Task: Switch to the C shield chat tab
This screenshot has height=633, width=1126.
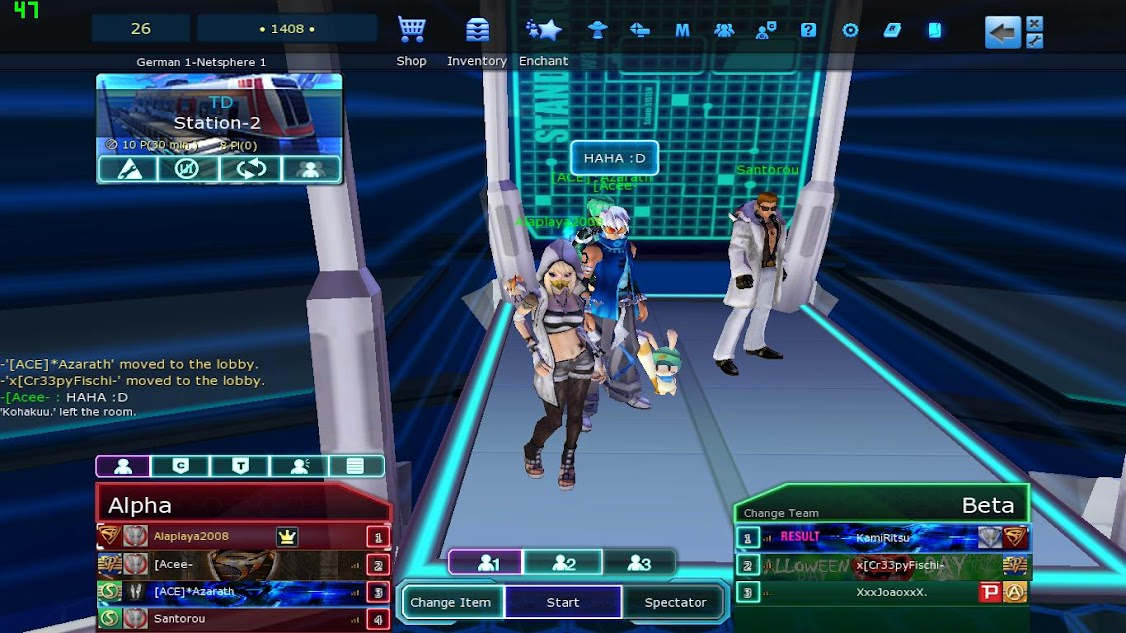Action: pos(181,466)
